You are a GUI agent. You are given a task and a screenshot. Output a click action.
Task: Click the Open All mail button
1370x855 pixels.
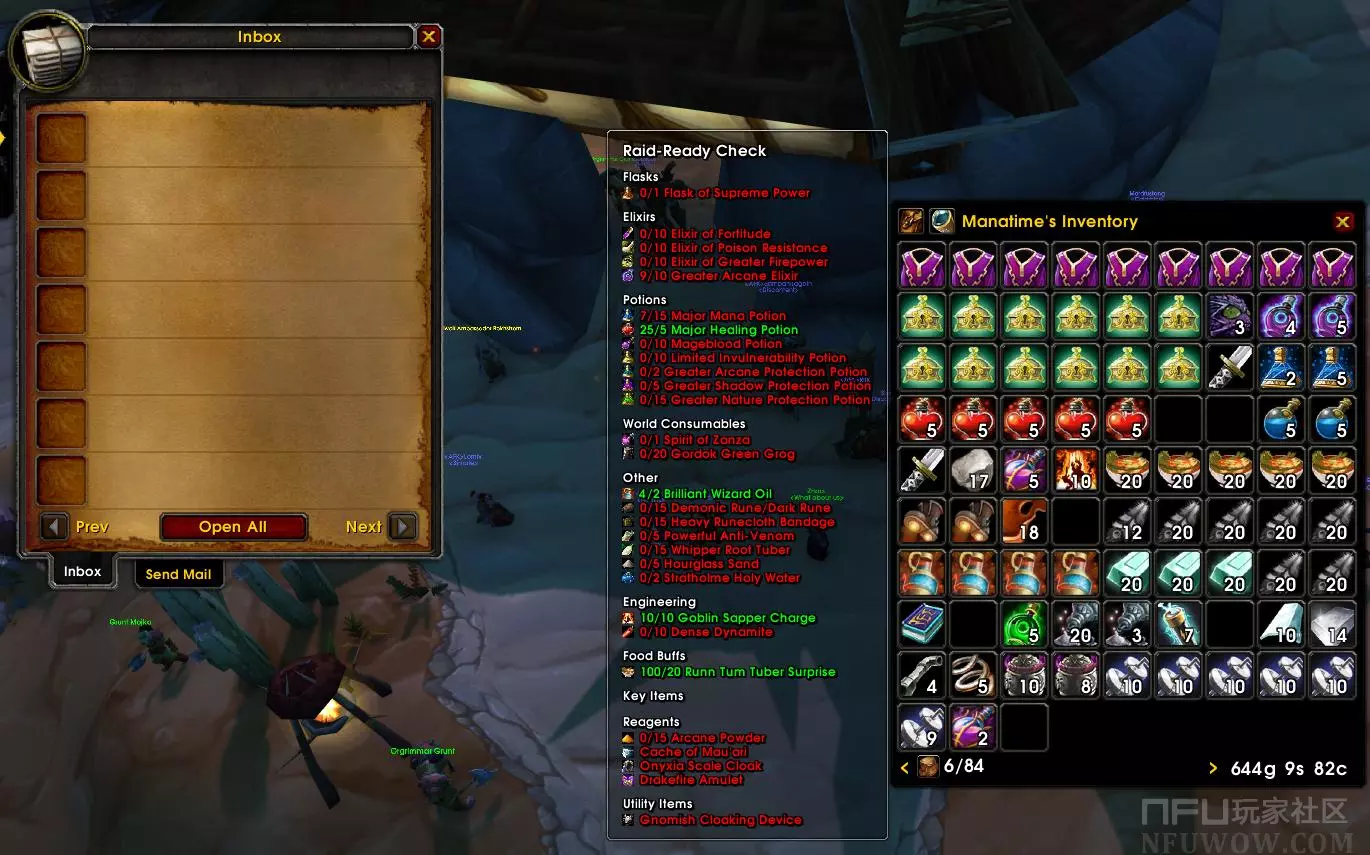[233, 527]
